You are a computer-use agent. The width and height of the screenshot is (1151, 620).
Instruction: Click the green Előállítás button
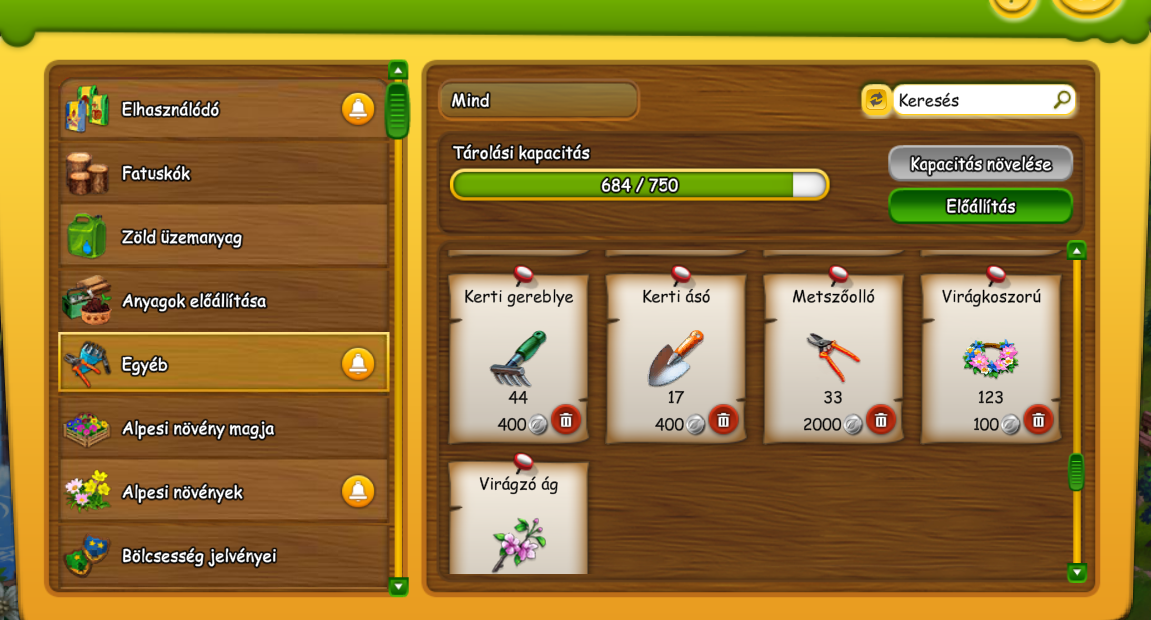tap(980, 207)
